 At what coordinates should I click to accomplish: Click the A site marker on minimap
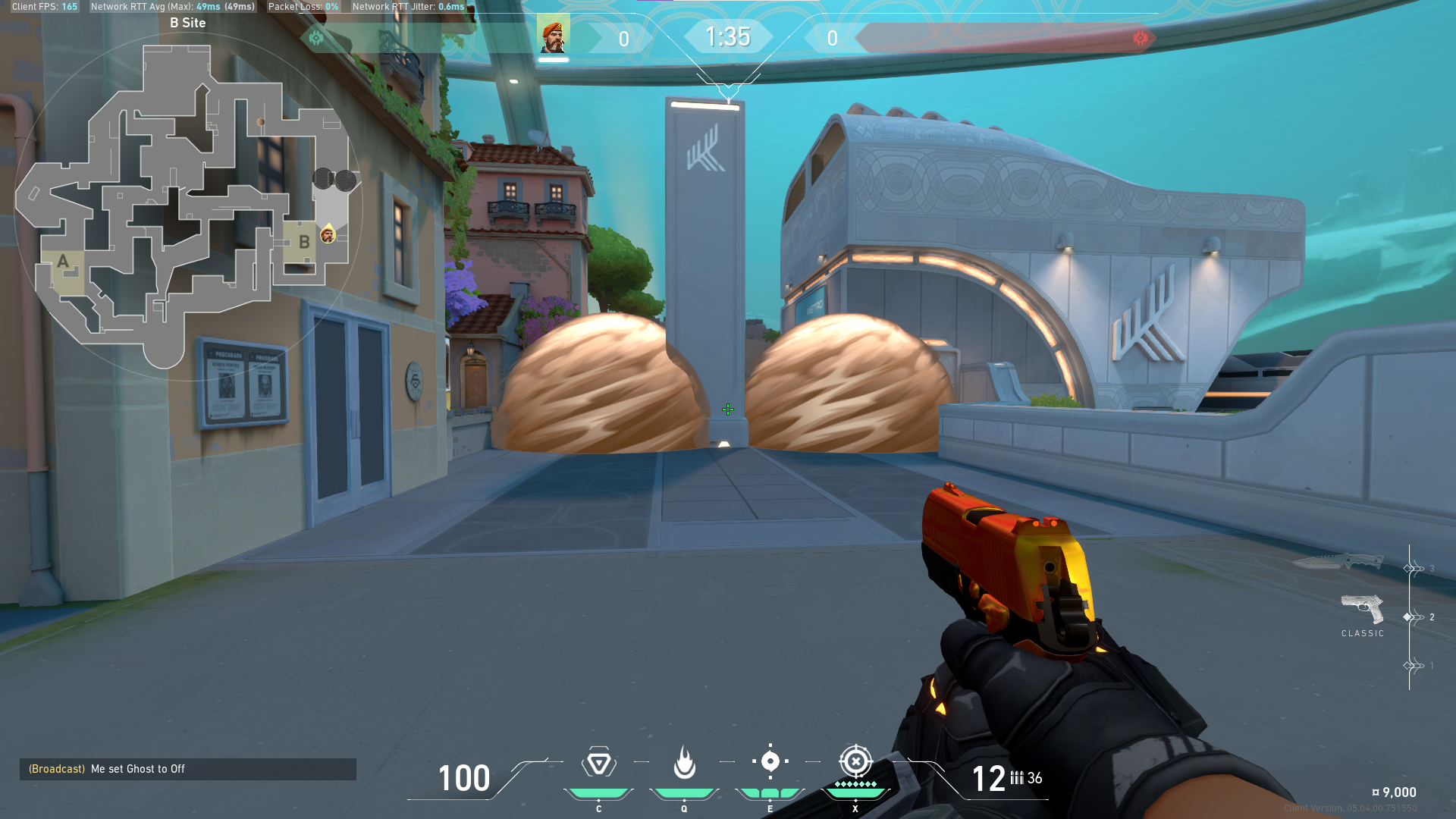click(63, 262)
